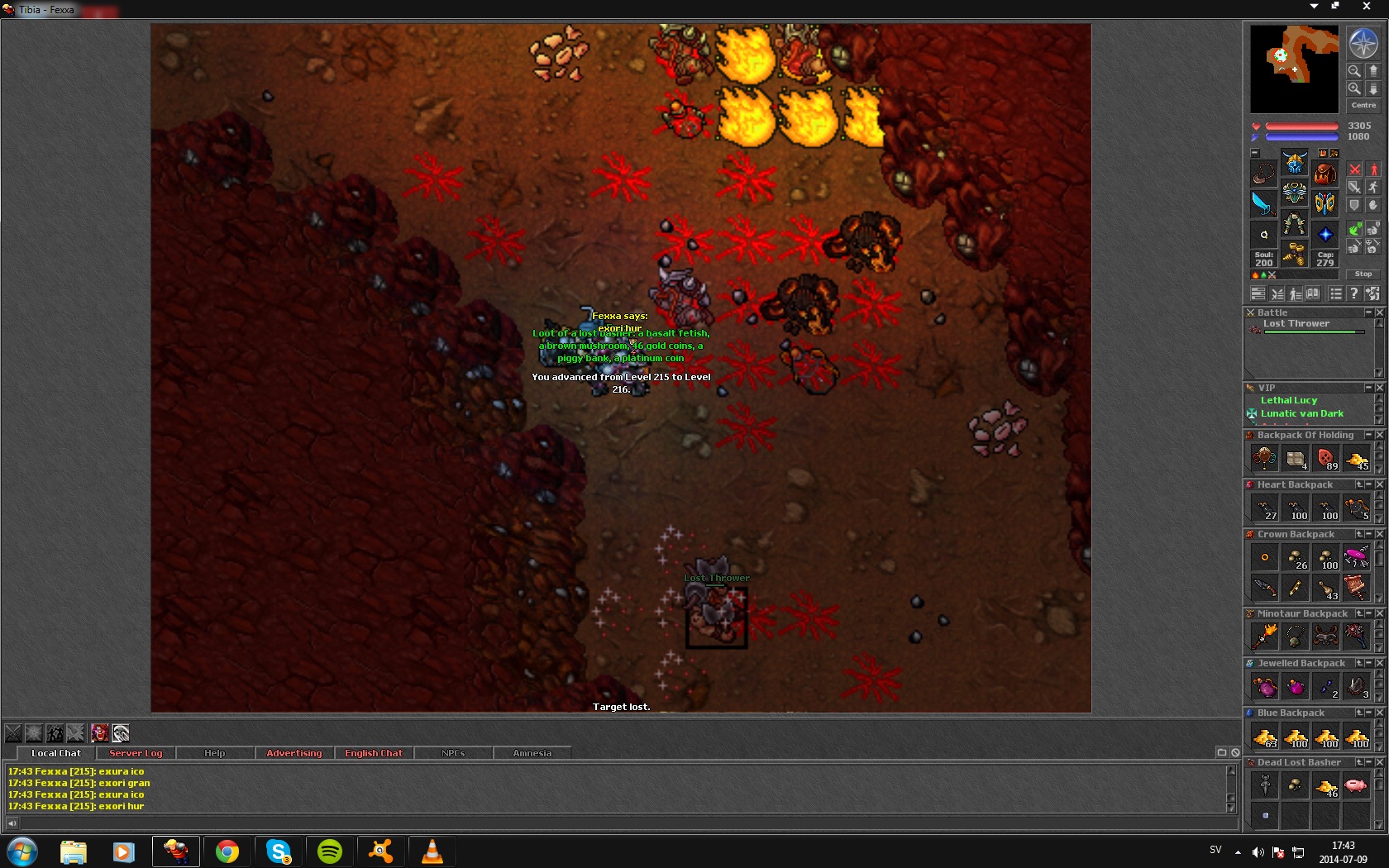1389x868 pixels.
Task: Switch to the Server Log tab
Action: click(136, 753)
